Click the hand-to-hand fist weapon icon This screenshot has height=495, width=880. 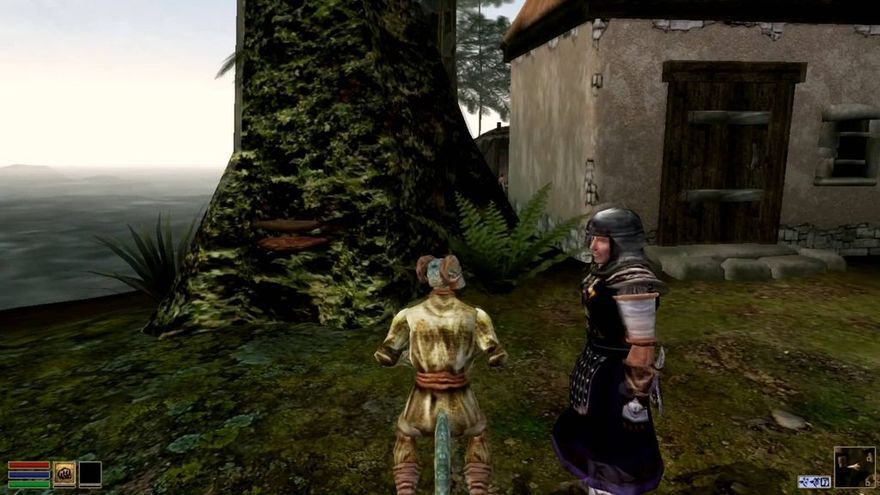pyautogui.click(x=65, y=473)
